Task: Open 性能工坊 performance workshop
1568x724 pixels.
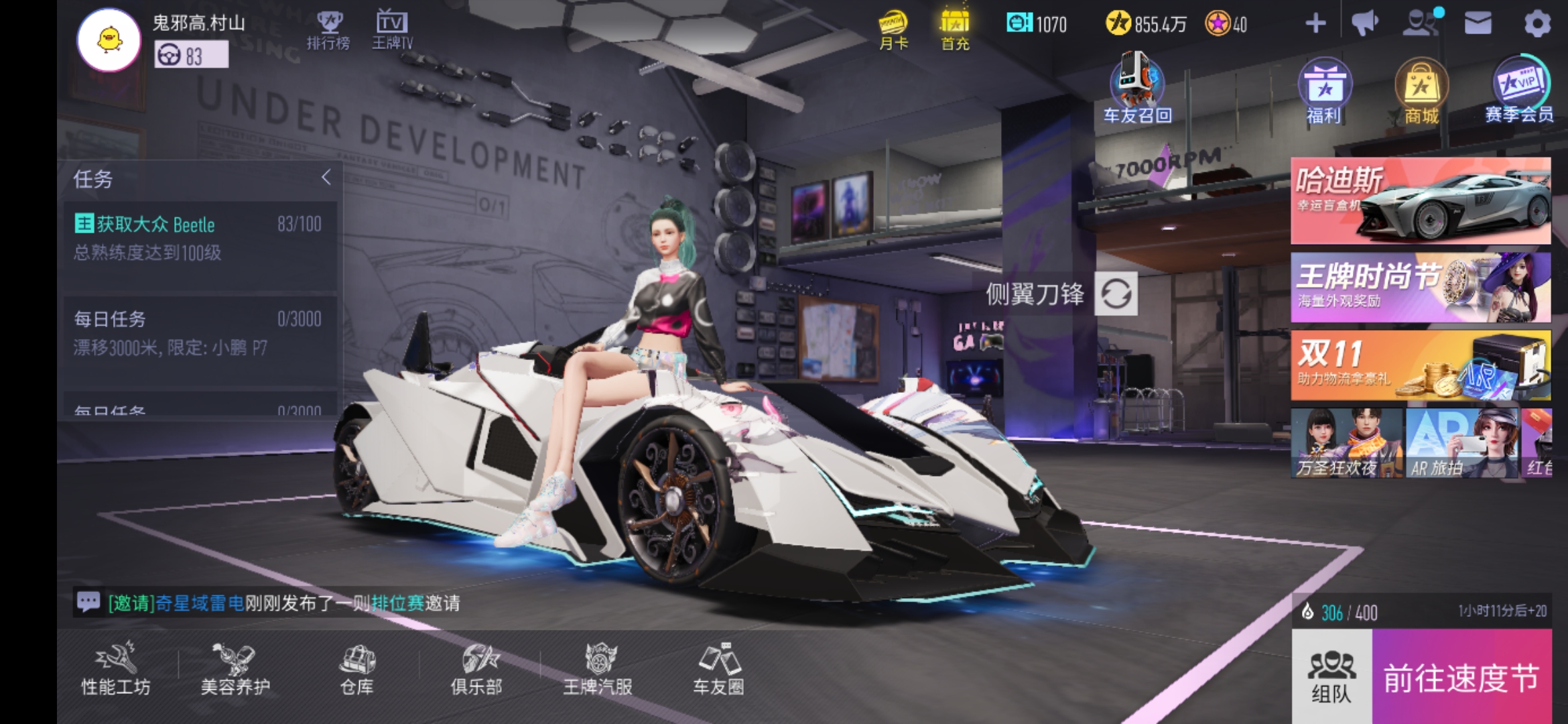Action: click(x=116, y=668)
